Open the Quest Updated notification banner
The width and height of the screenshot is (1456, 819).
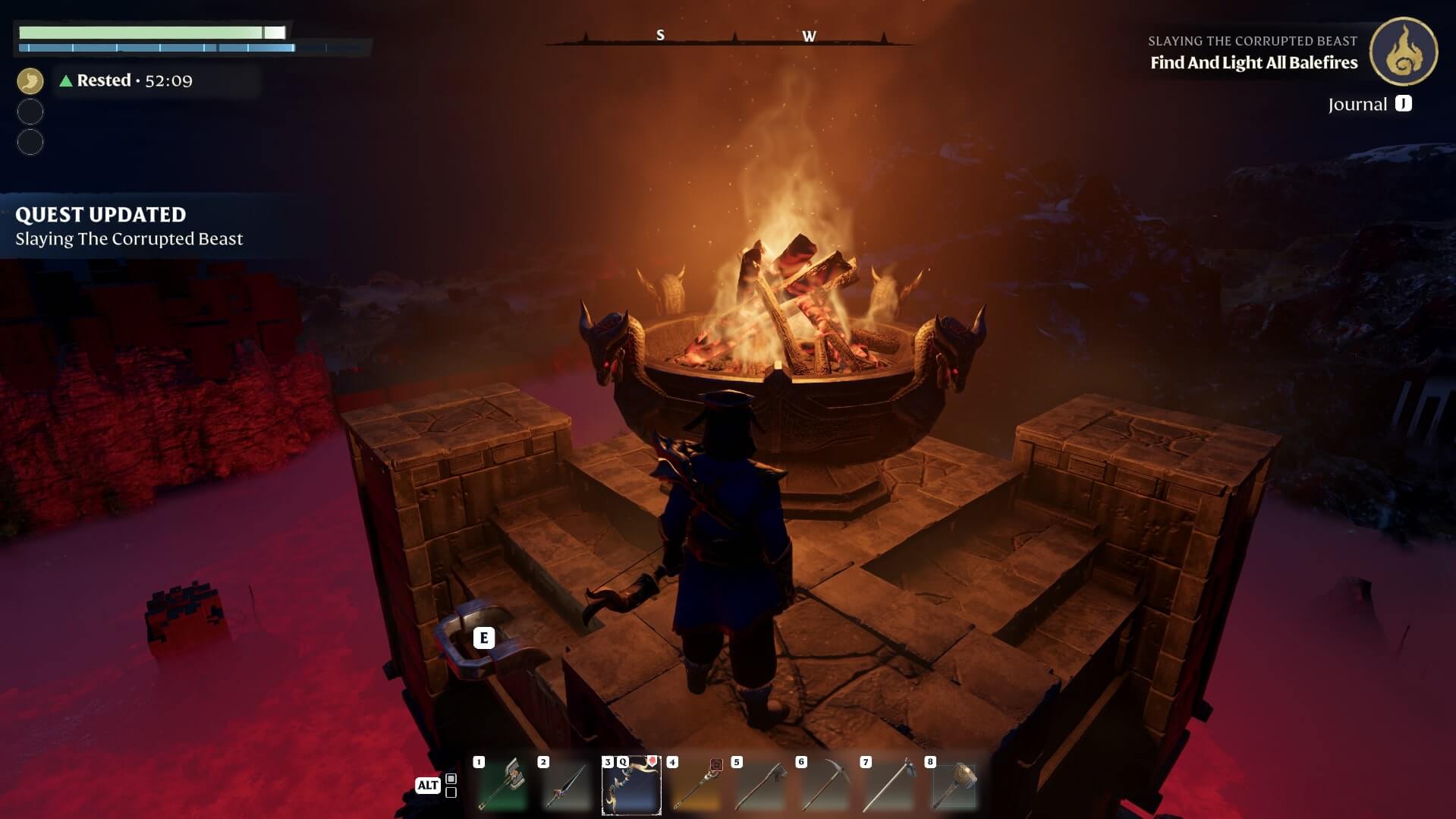(129, 226)
